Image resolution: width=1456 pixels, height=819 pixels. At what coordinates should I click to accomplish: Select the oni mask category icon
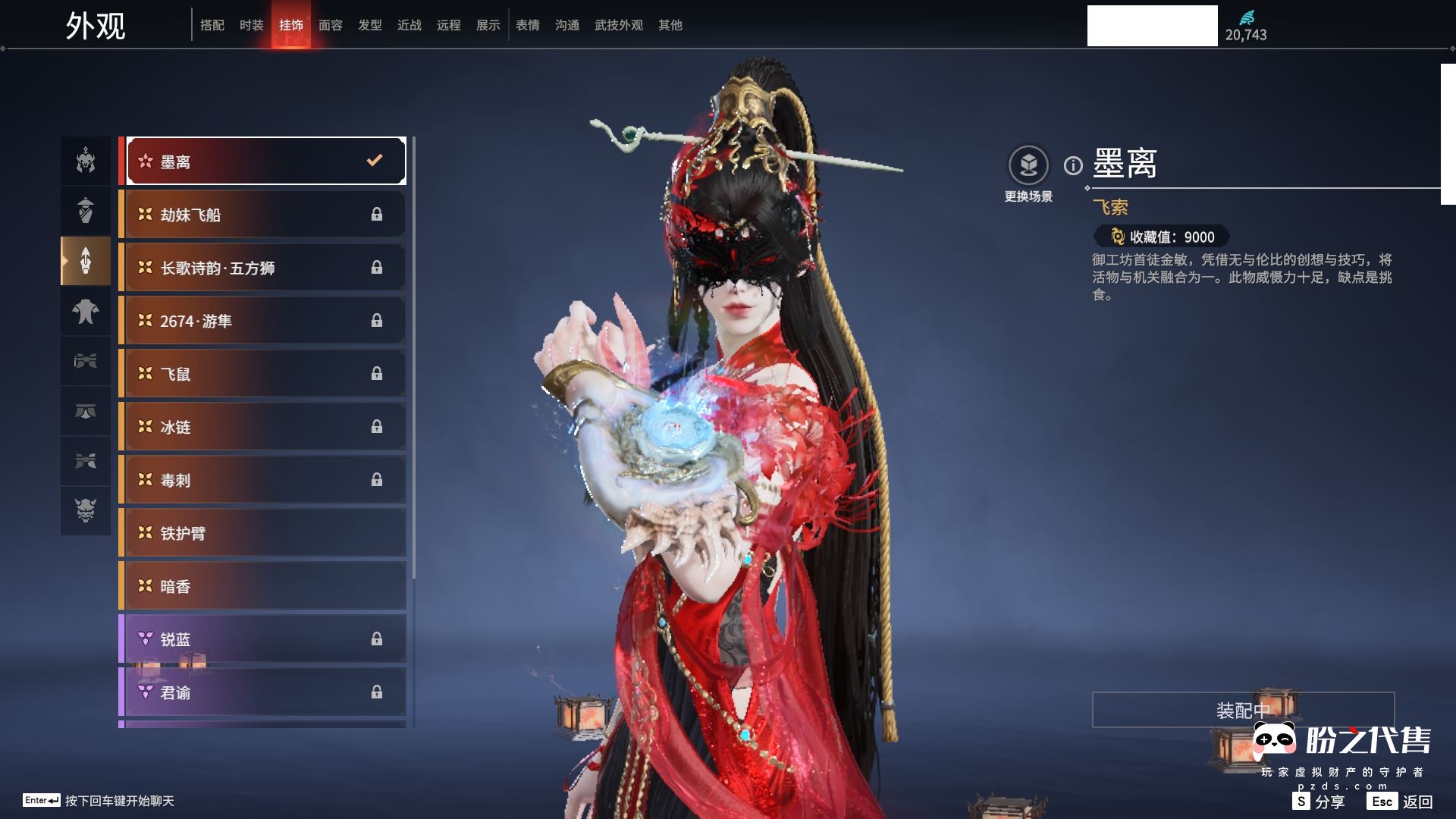[x=86, y=510]
